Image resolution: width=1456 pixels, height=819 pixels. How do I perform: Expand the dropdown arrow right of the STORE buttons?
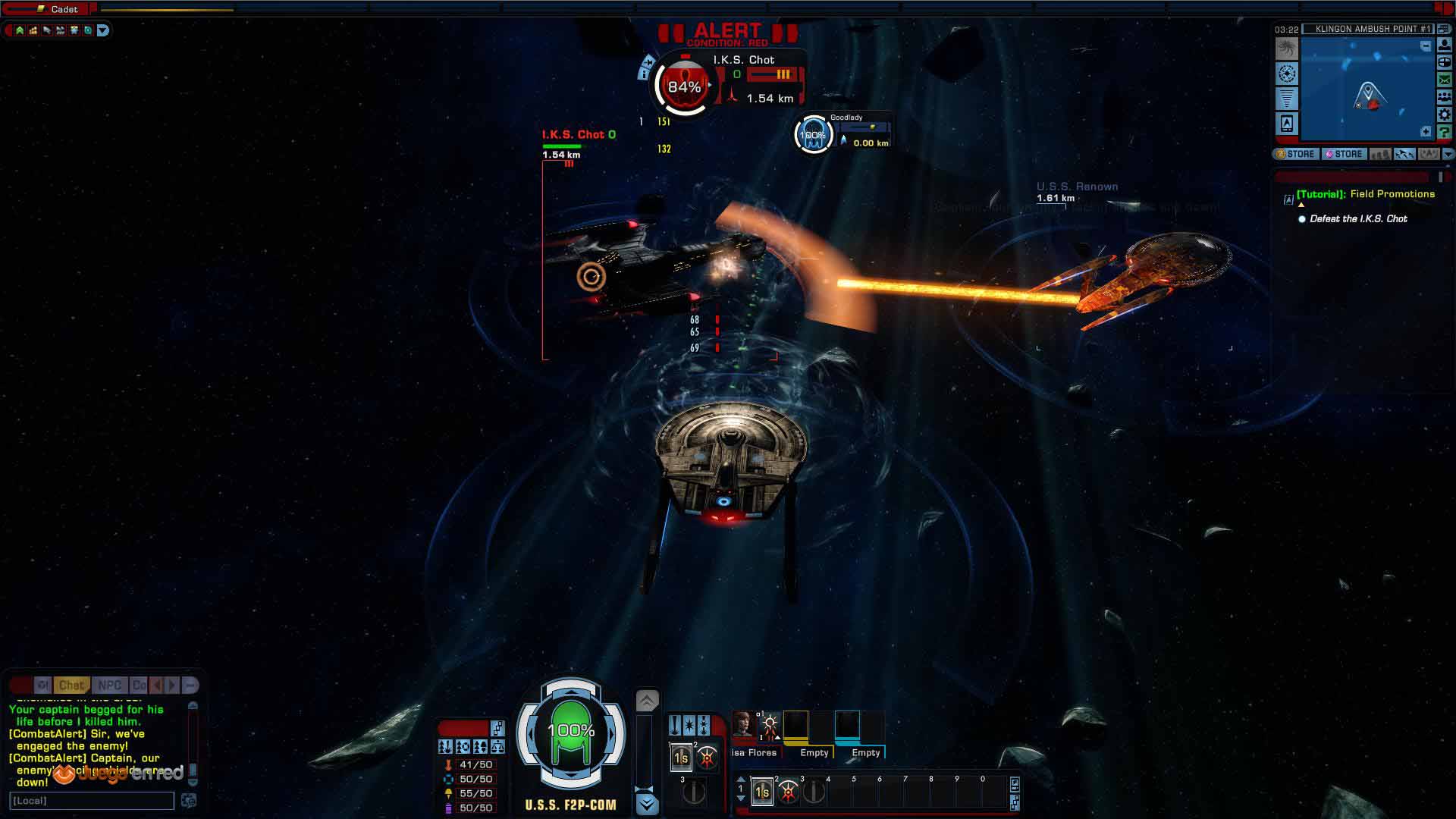pos(1448,154)
